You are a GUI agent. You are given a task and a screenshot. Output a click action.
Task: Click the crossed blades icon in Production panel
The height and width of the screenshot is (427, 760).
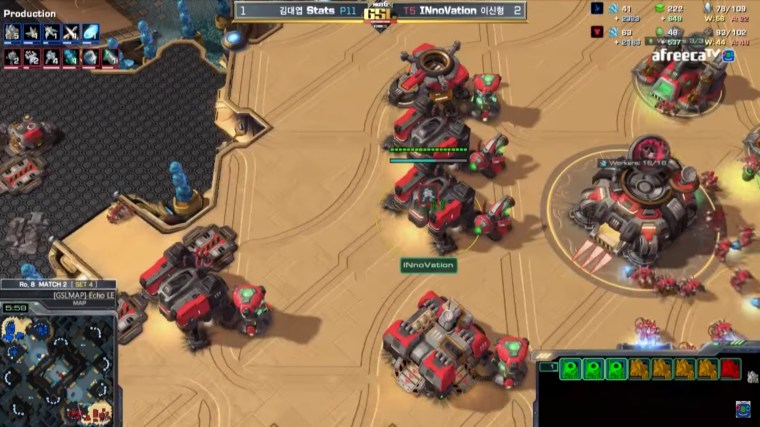tap(71, 33)
